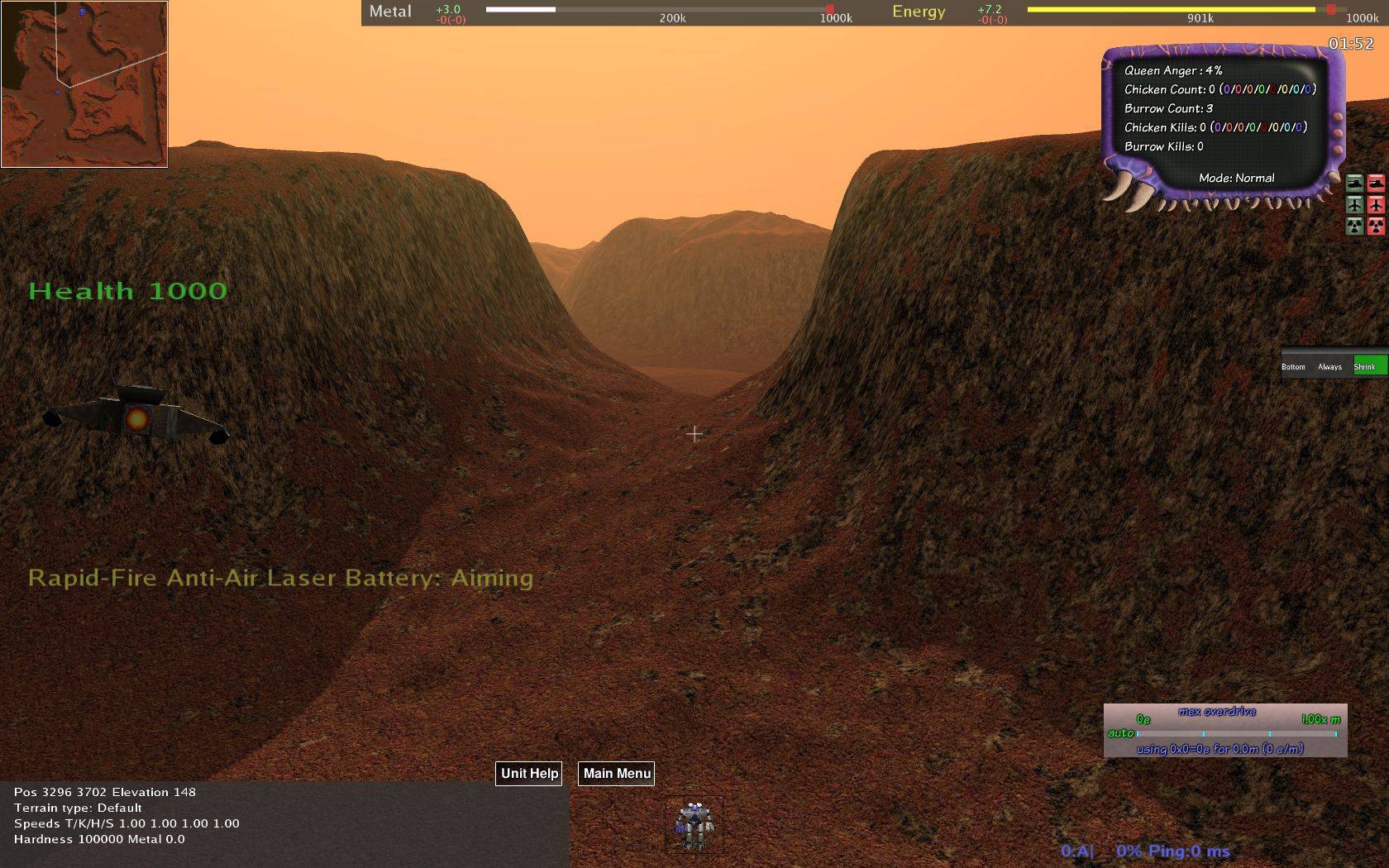Select the commander mech unit portrait

(x=694, y=825)
